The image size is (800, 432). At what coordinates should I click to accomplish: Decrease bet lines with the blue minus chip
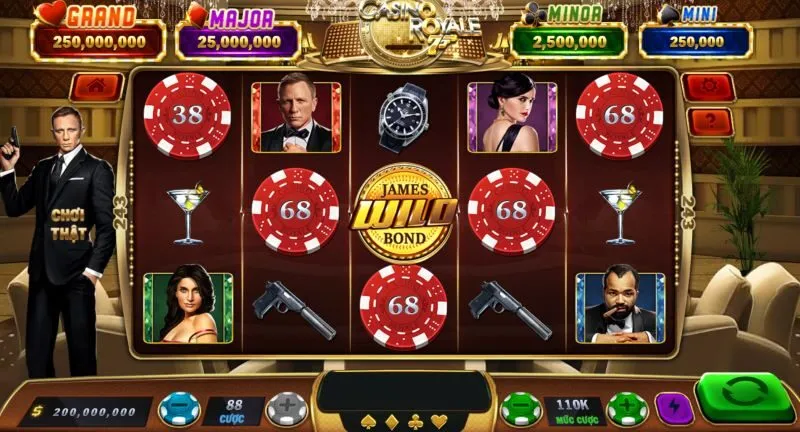click(x=179, y=411)
